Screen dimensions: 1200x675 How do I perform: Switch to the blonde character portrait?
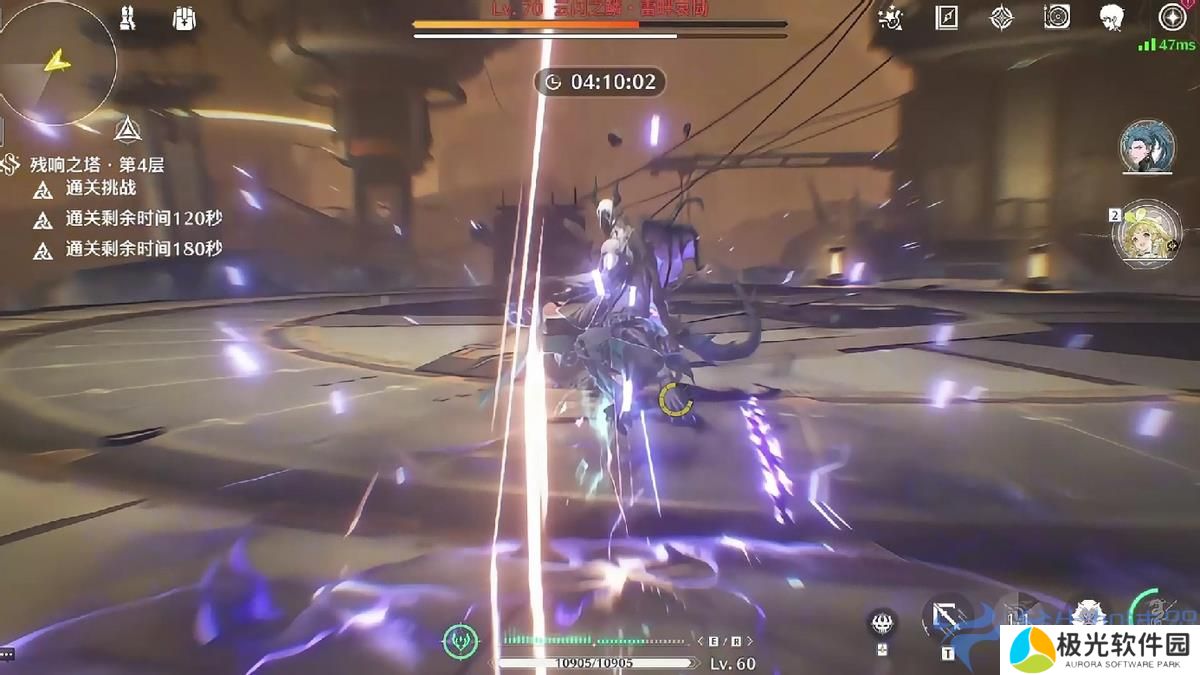click(1147, 231)
